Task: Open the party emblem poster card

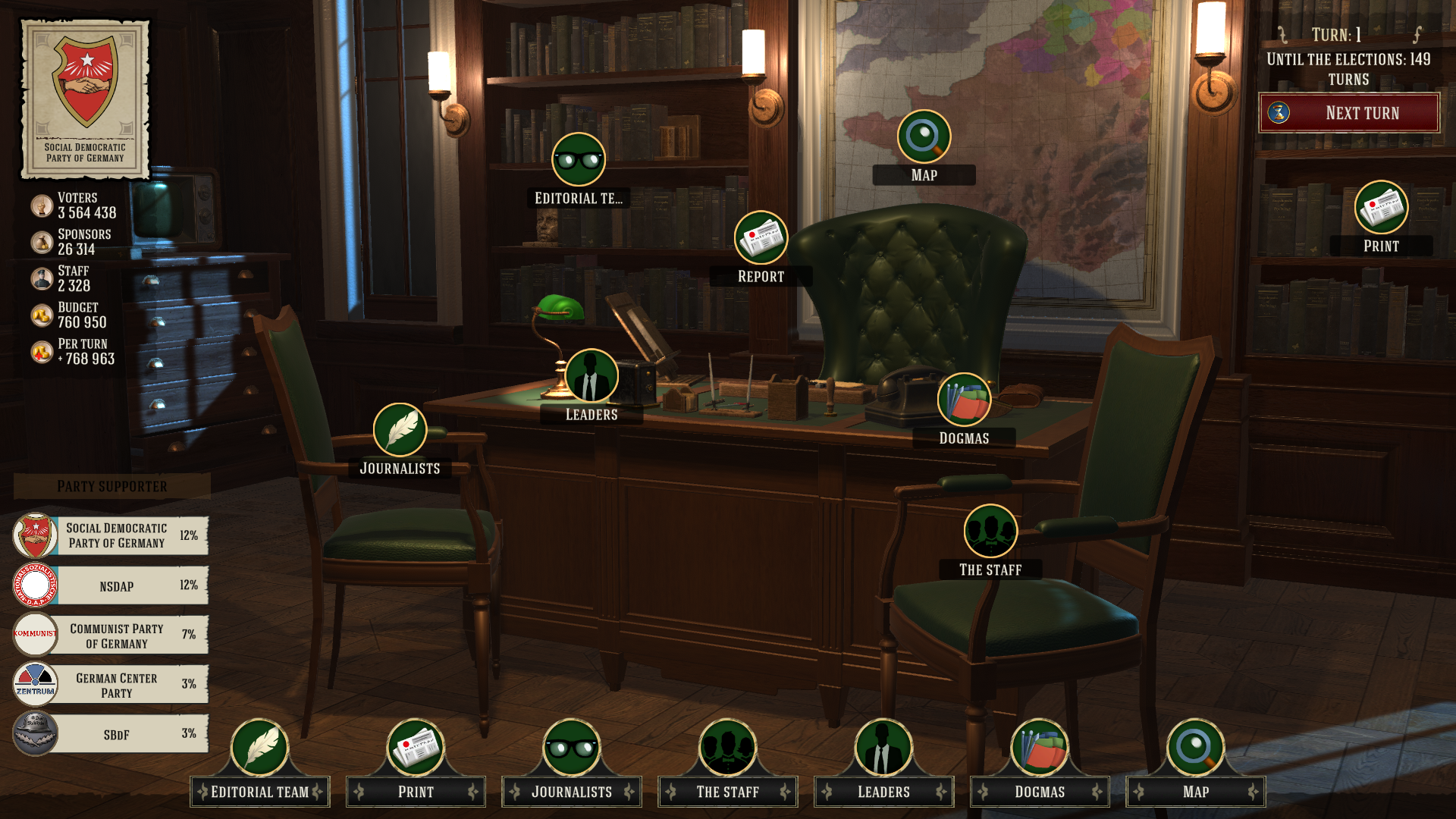Action: (85, 99)
